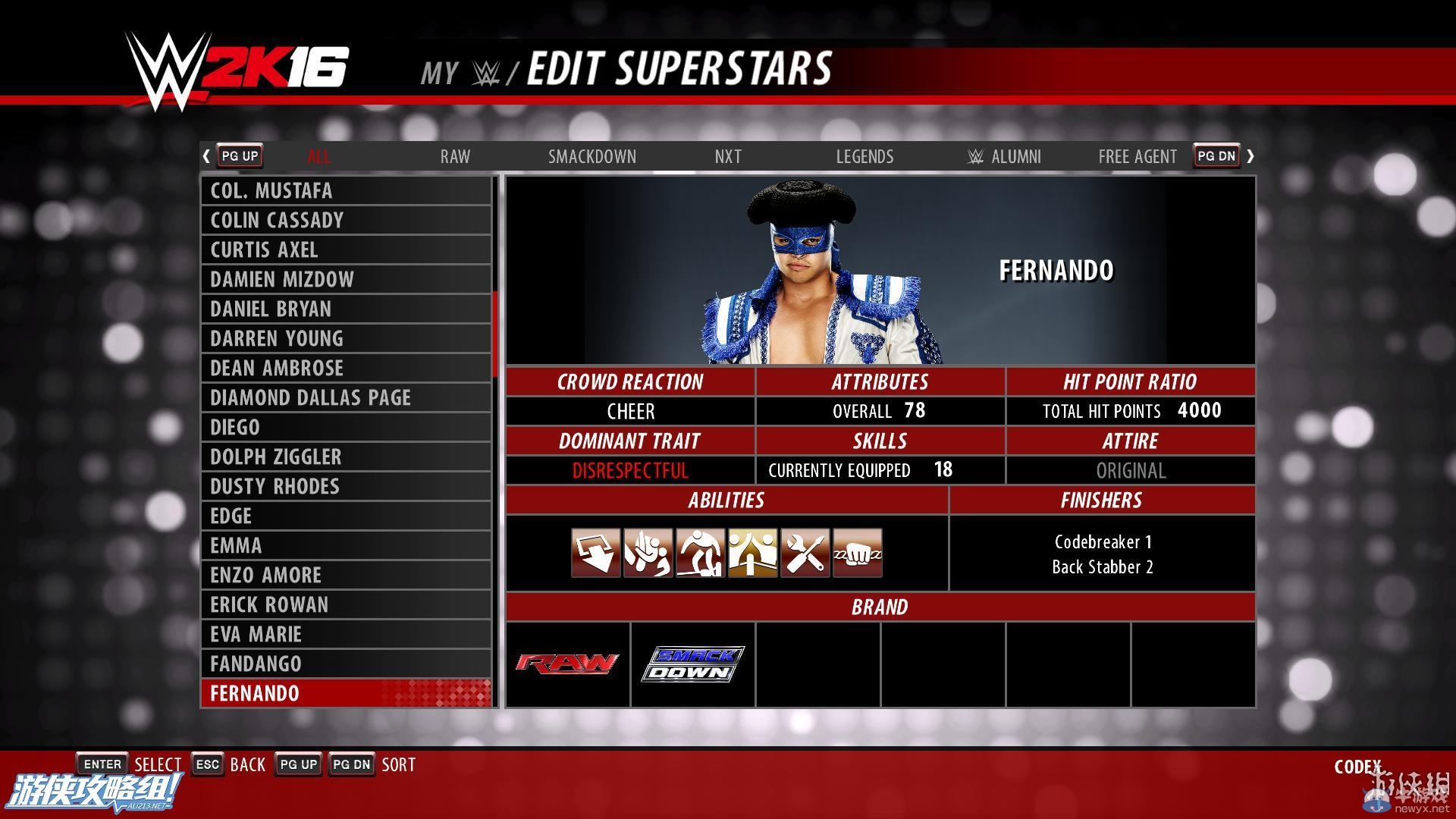Toggle Crowd Reaction from CHEER

[630, 410]
